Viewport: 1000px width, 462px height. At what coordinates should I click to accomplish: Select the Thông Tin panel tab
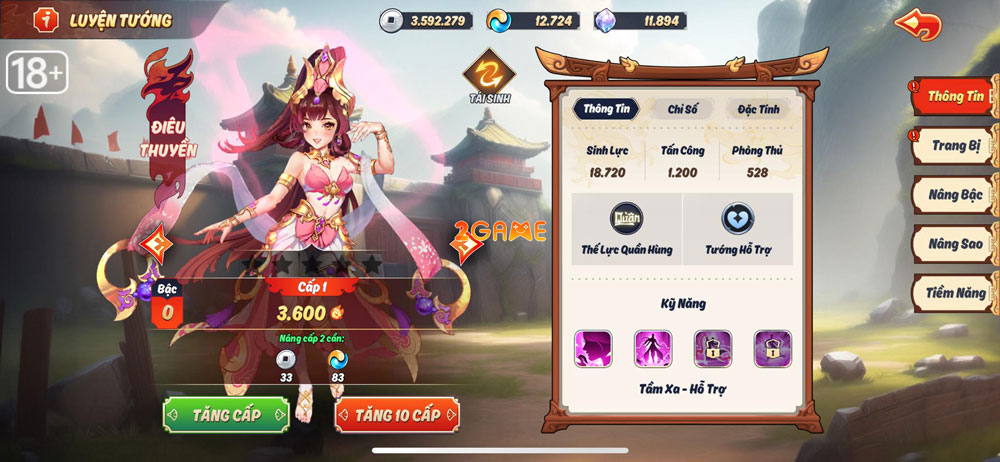608,110
